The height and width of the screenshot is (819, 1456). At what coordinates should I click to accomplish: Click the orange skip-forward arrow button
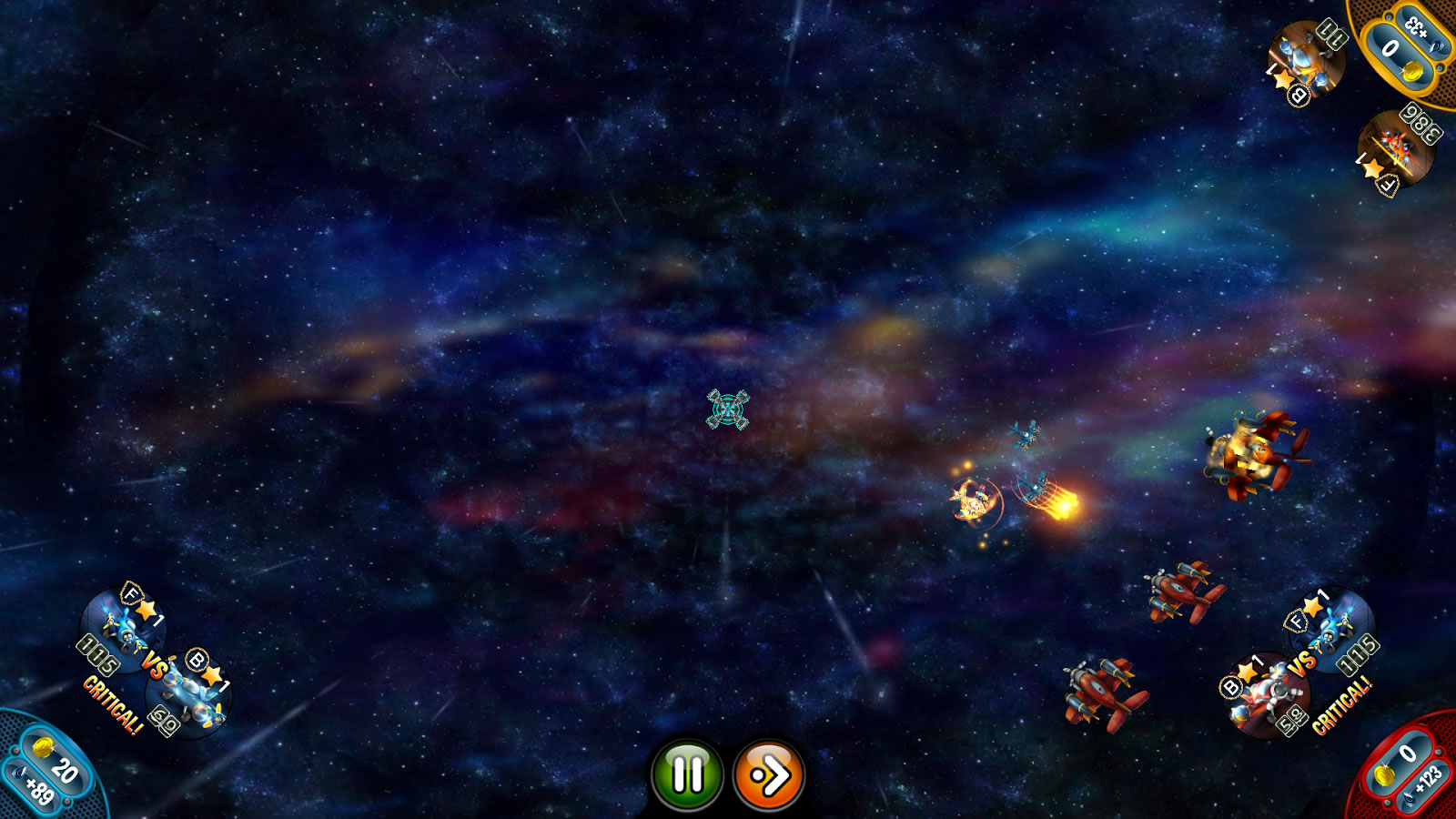coord(769,775)
